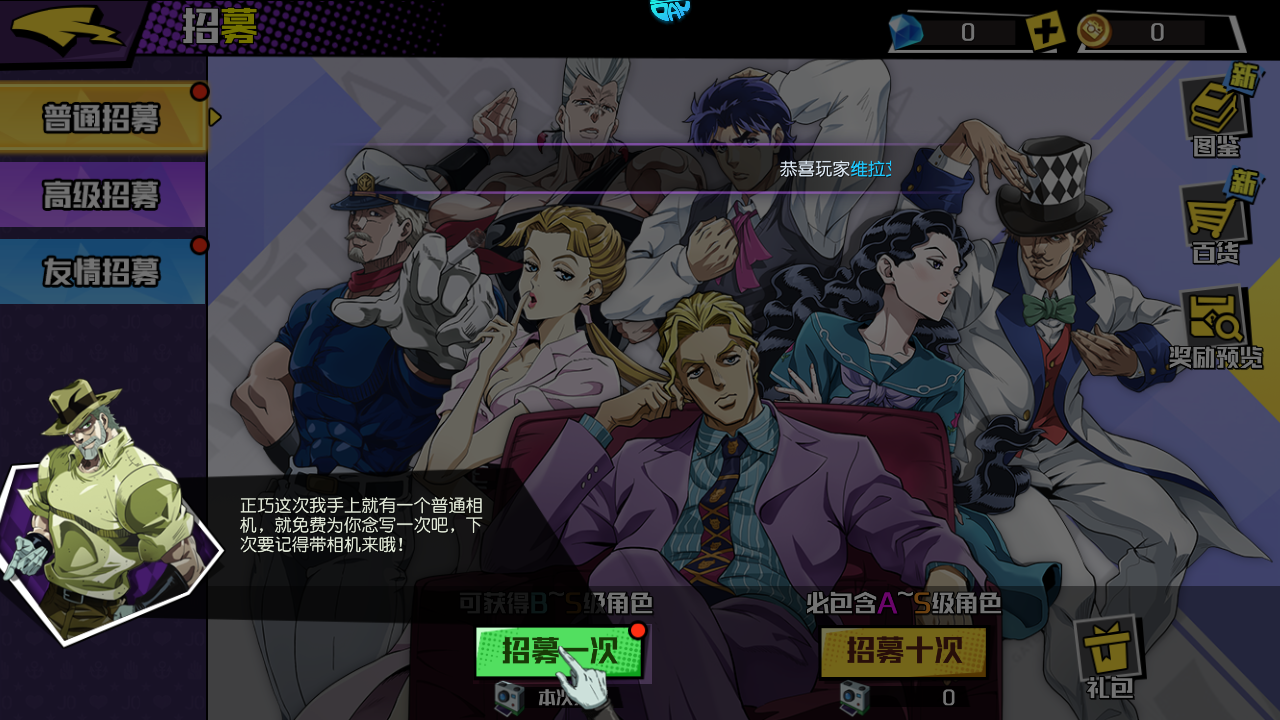Open the 友情招募 tab
This screenshot has height=720, width=1280.
(100, 272)
